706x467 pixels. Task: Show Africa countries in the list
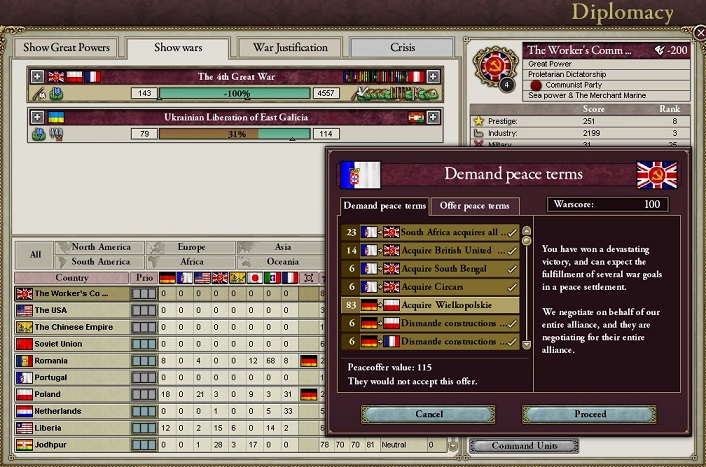pyautogui.click(x=190, y=262)
